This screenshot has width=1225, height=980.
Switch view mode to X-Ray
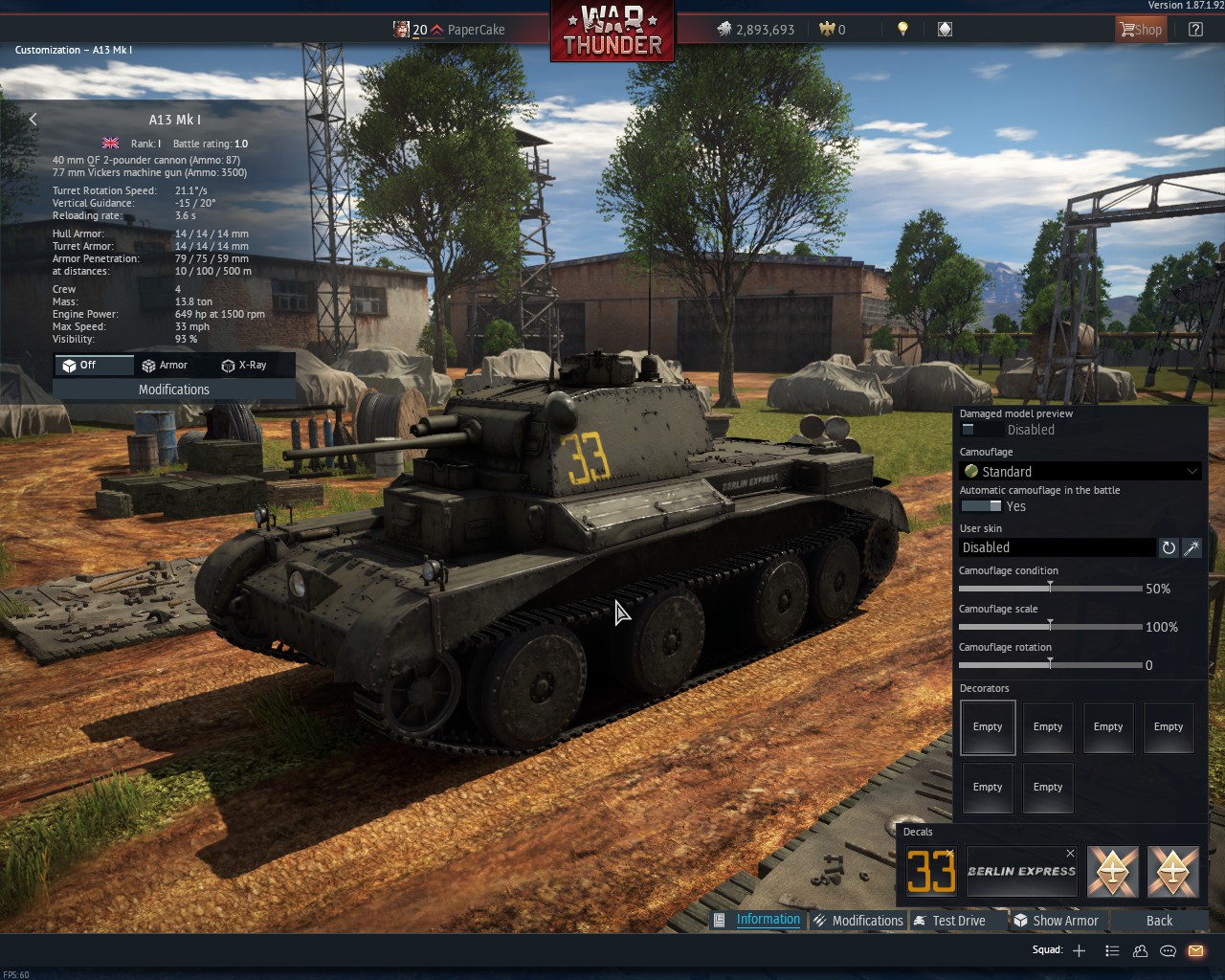tap(243, 366)
